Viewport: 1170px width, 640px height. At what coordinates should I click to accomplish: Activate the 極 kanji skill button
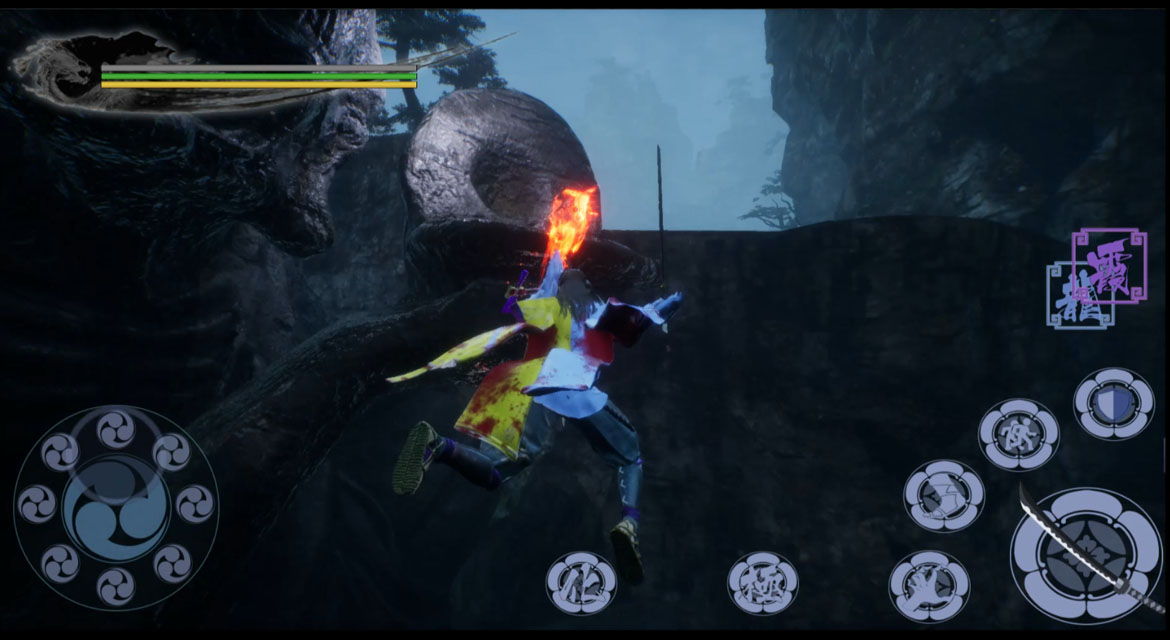762,583
